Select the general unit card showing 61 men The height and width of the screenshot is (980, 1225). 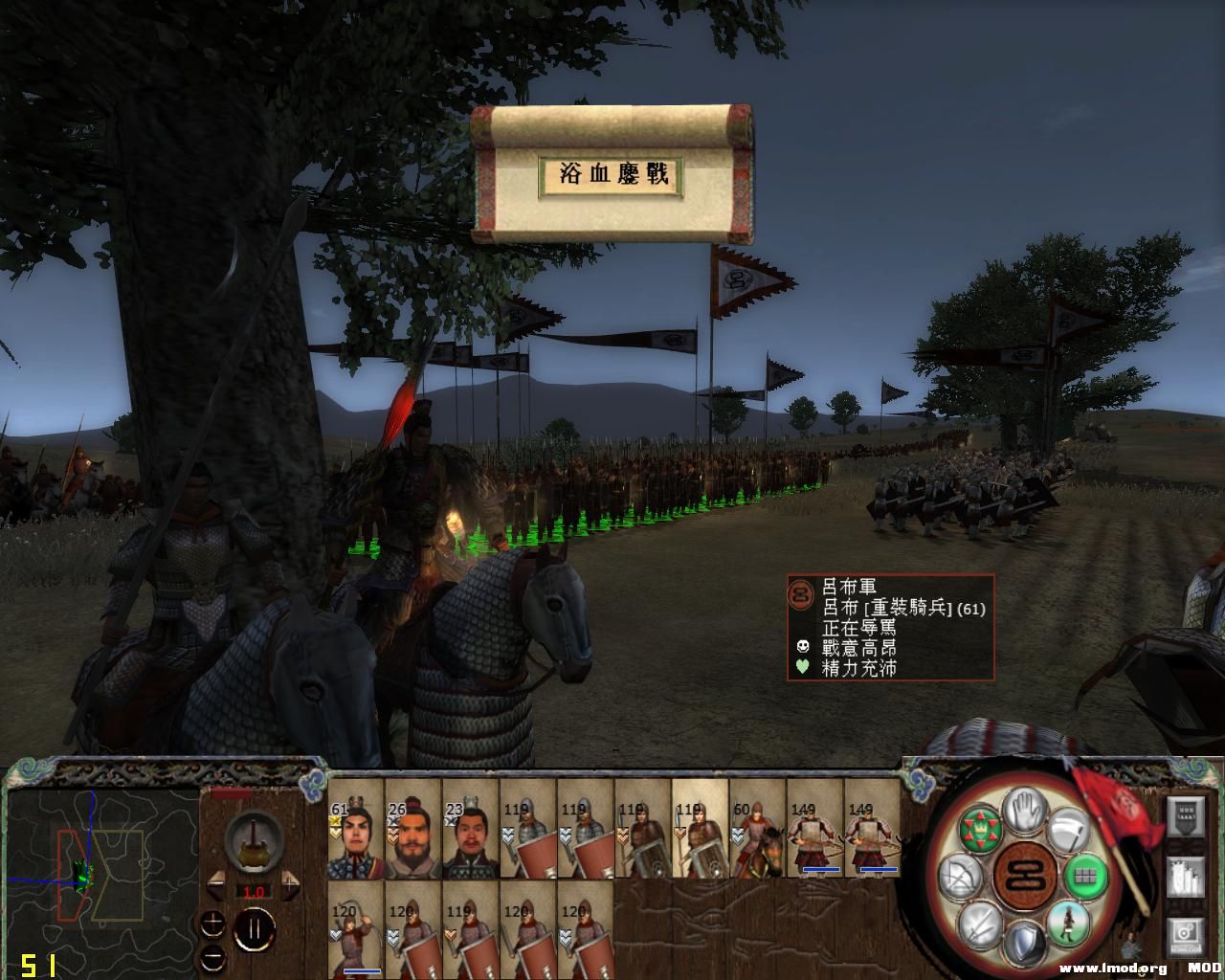click(x=355, y=829)
